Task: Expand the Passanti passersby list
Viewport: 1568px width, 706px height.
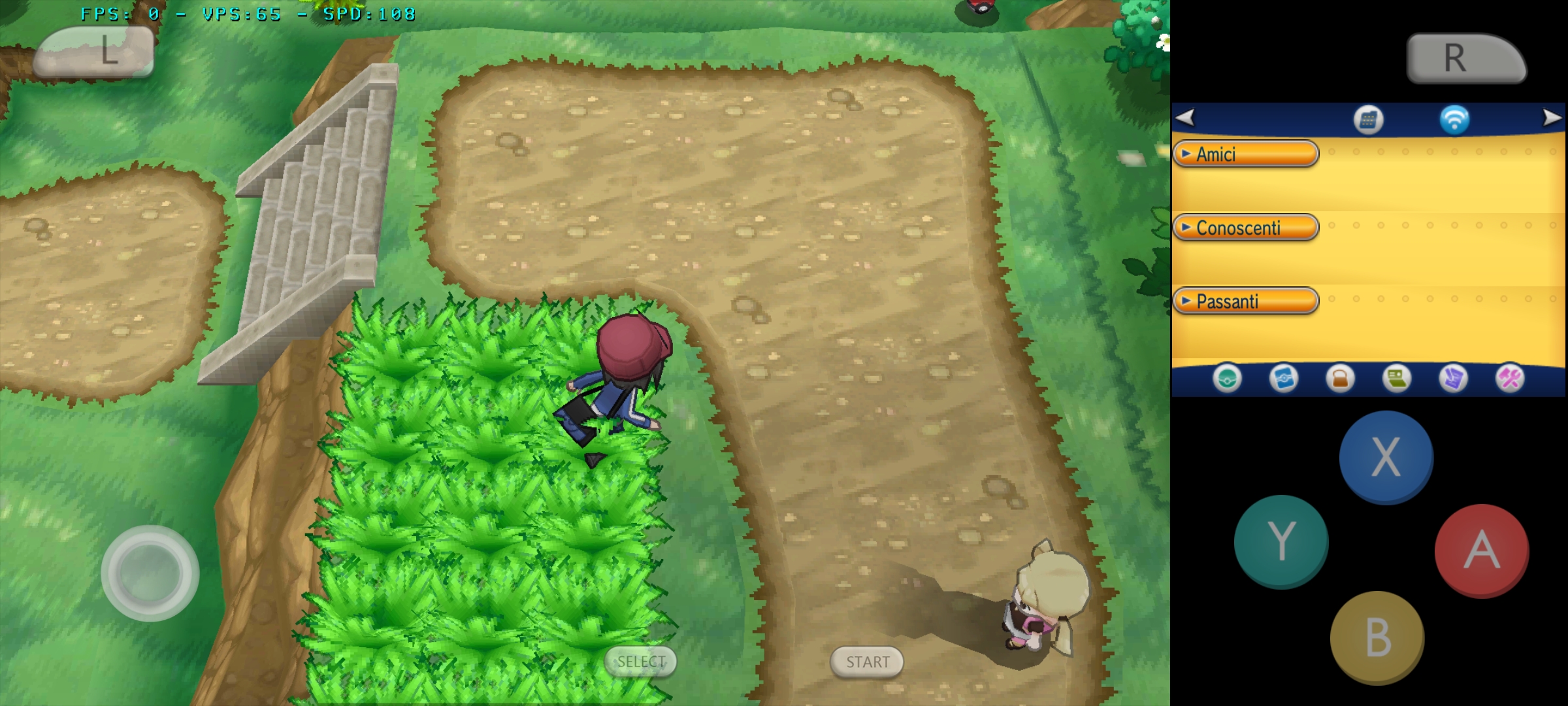Action: [1245, 301]
